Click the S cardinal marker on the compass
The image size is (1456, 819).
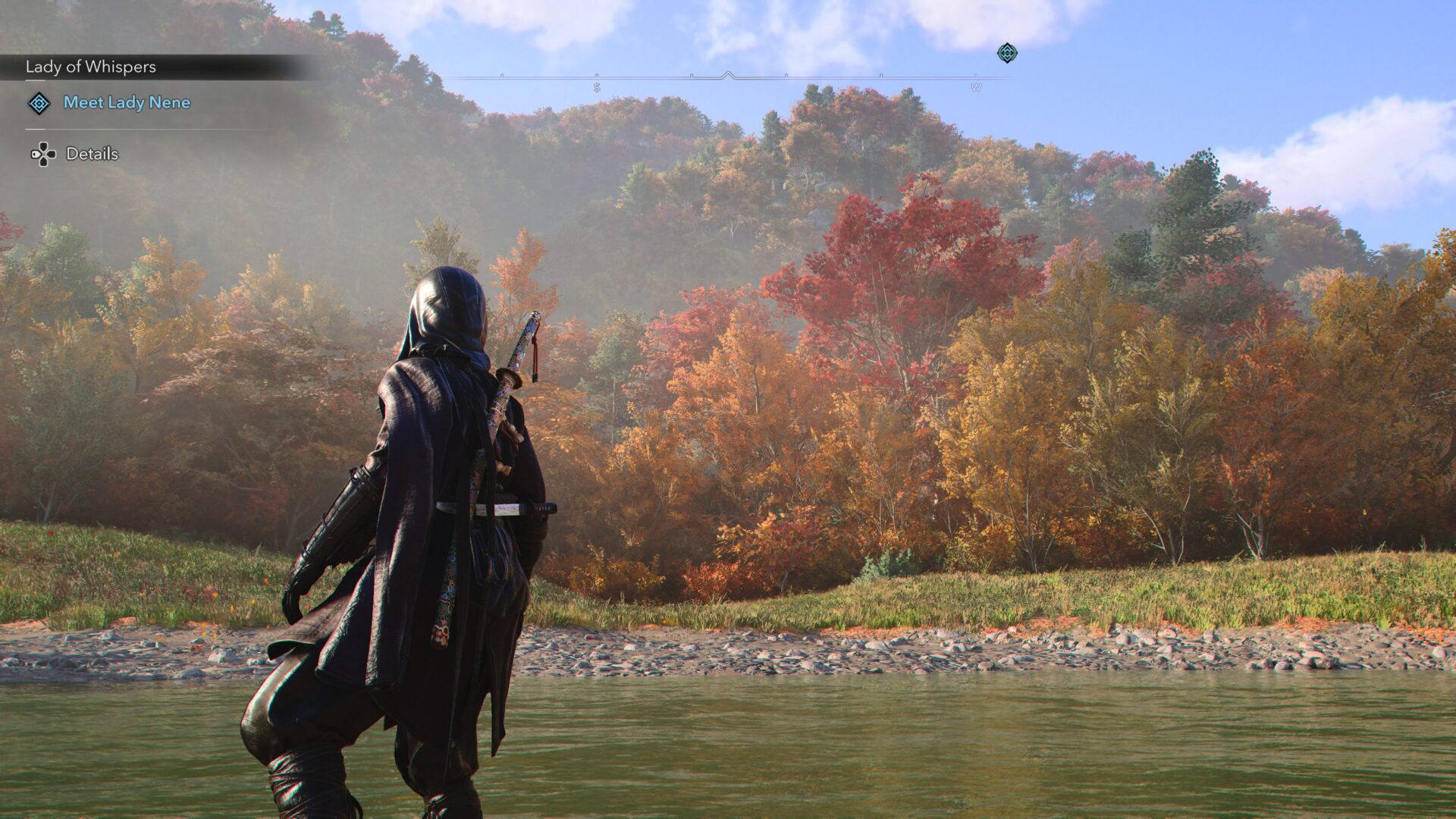596,86
